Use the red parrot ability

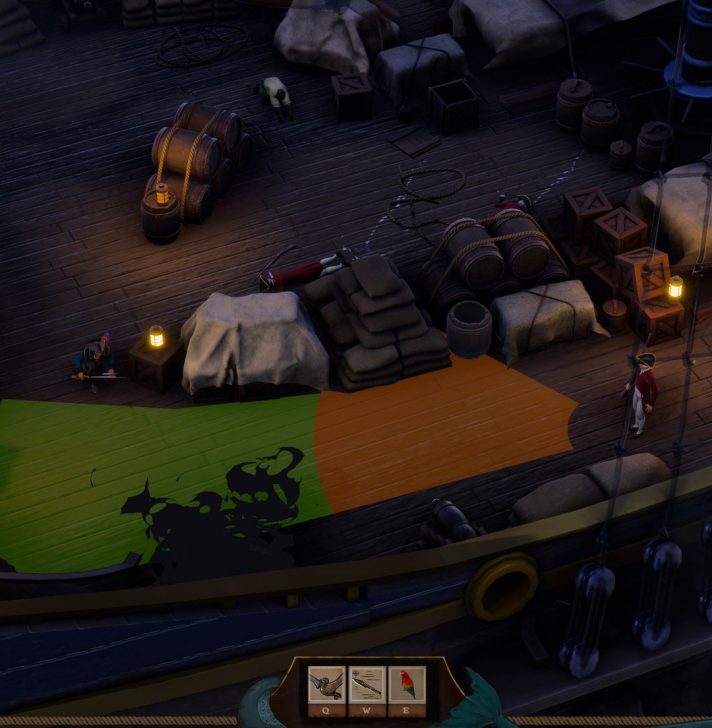406,685
